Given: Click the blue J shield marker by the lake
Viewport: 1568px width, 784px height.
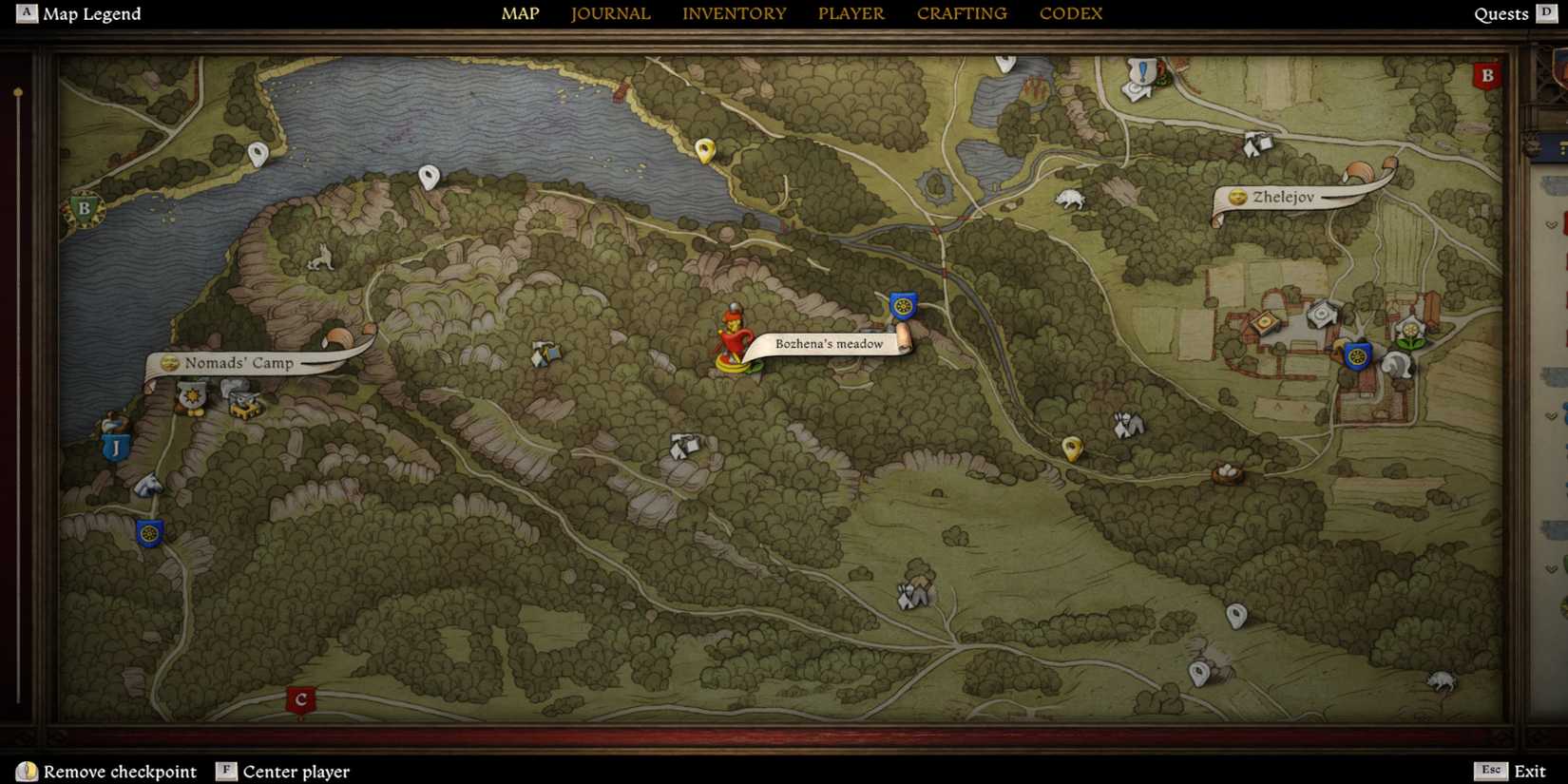Looking at the screenshot, I should coord(116,446).
